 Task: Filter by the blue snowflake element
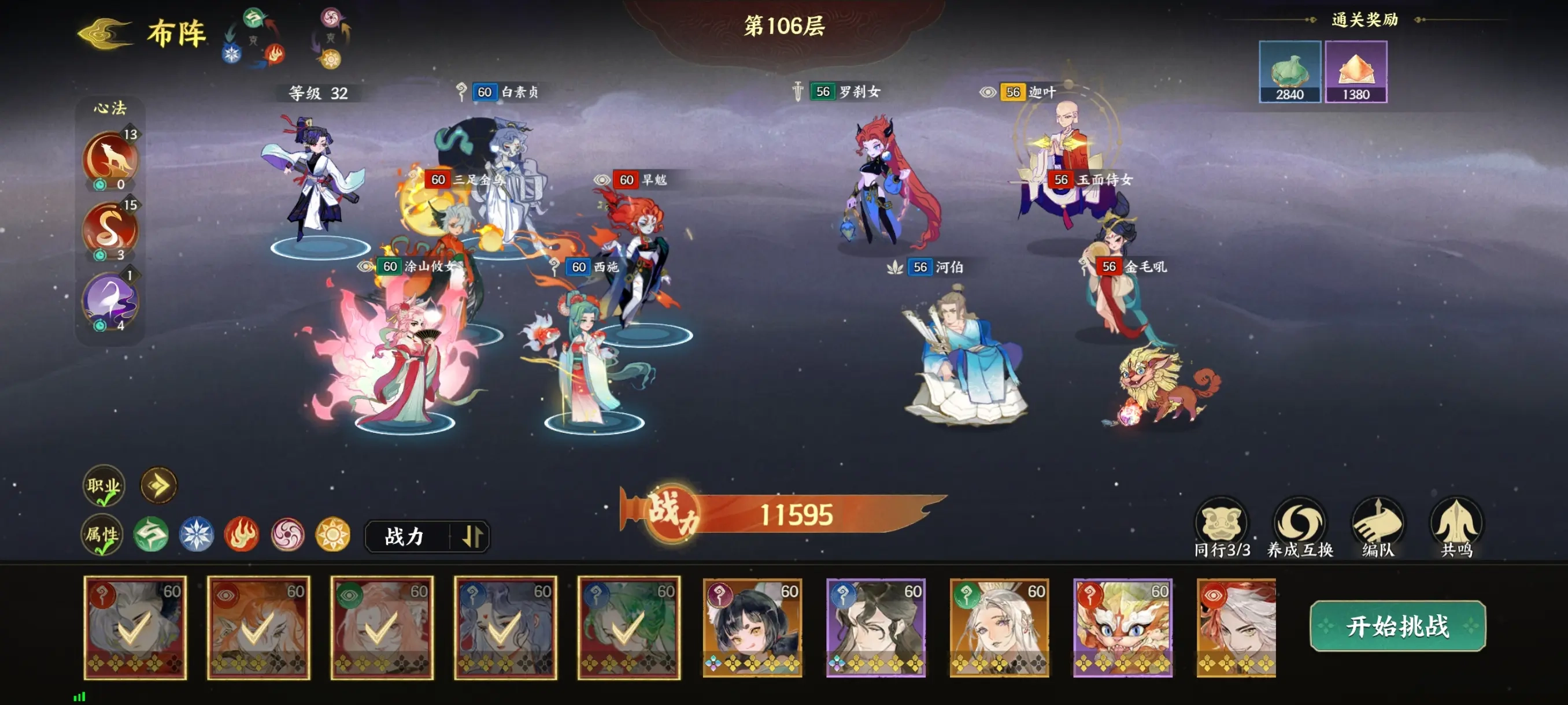196,535
